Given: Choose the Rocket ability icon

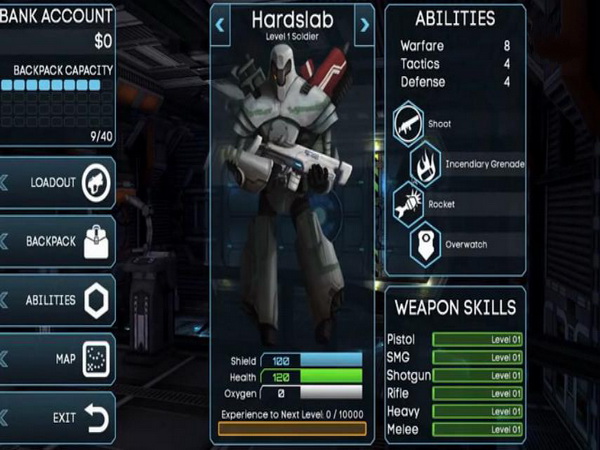Looking at the screenshot, I should [409, 204].
